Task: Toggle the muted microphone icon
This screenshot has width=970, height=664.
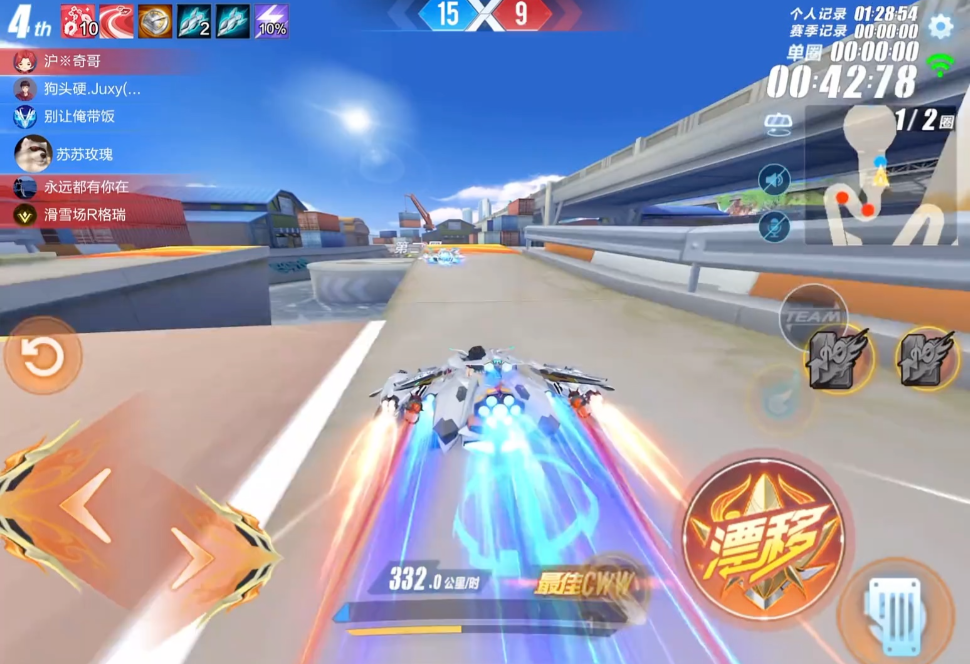Action: [x=774, y=227]
